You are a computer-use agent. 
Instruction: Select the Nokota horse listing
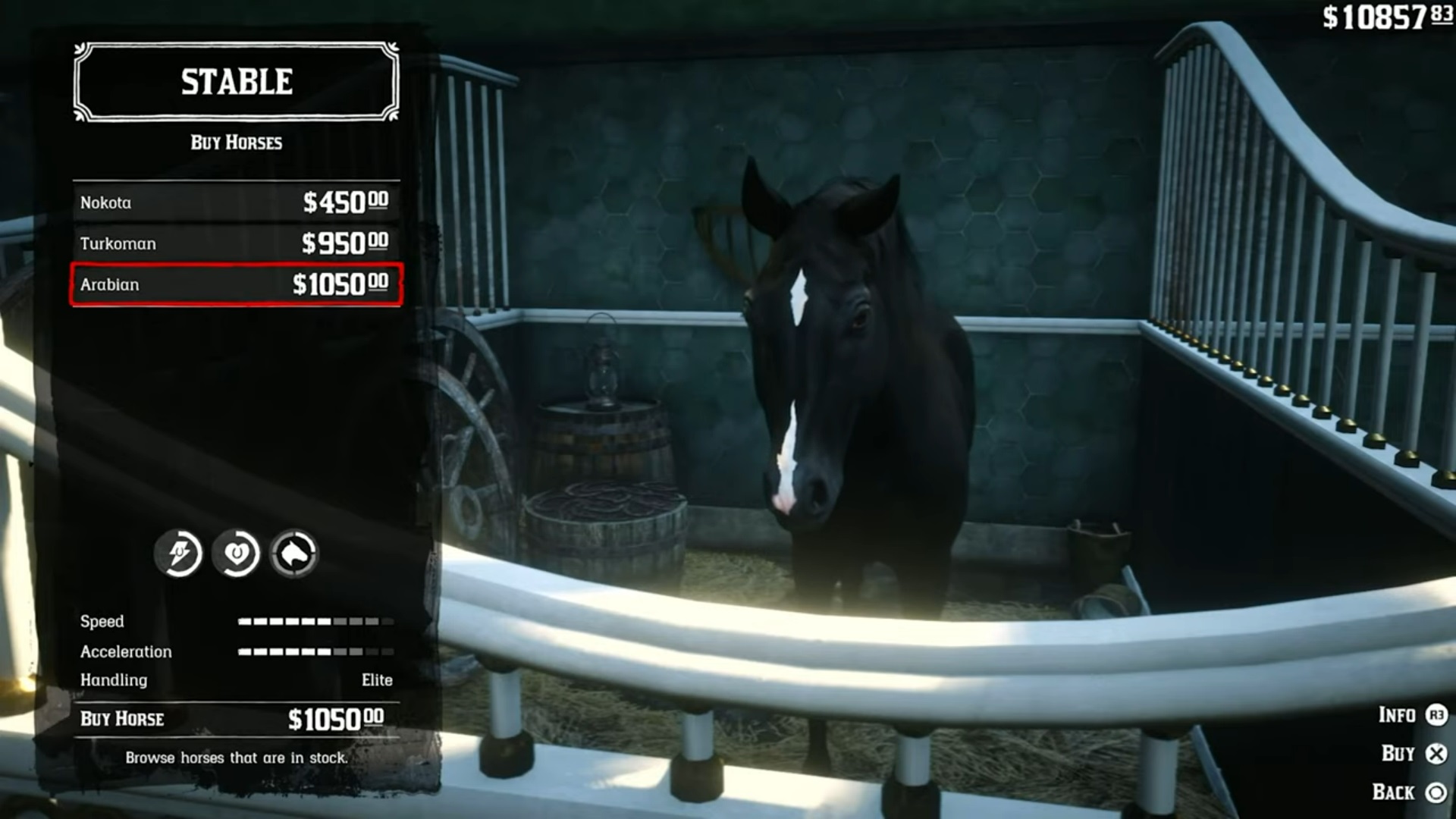[x=234, y=202]
